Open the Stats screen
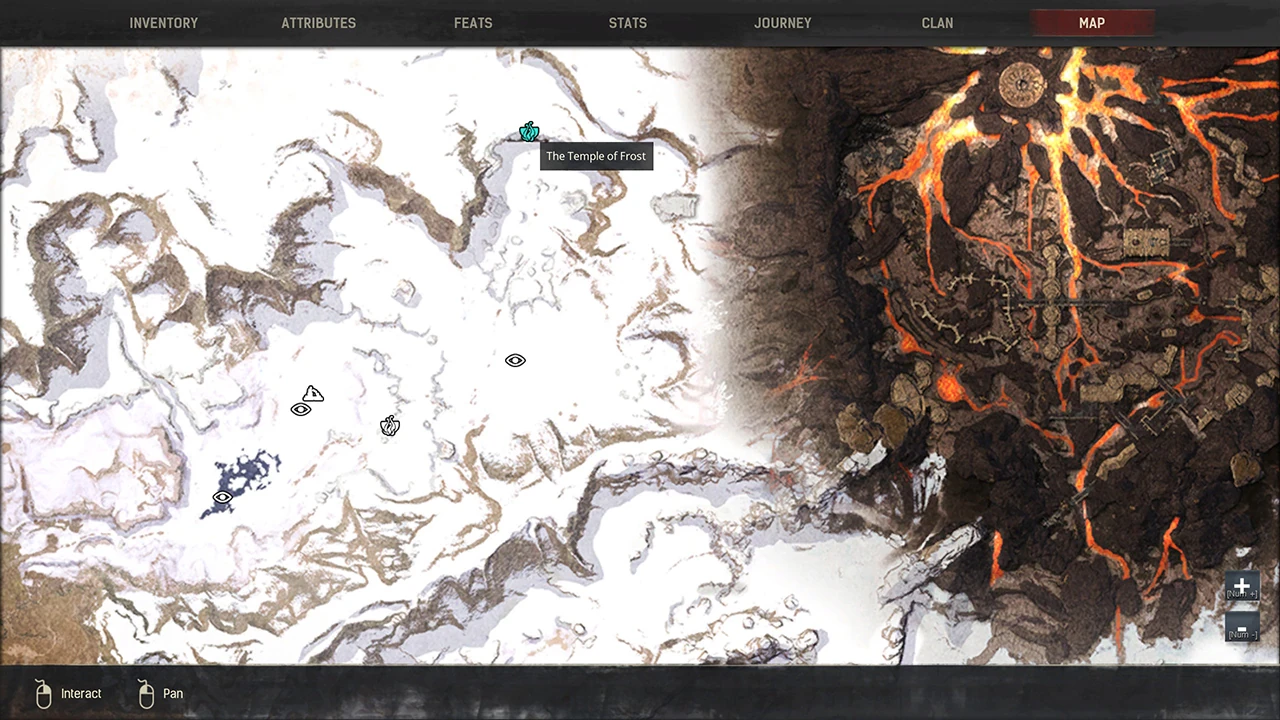 click(627, 22)
